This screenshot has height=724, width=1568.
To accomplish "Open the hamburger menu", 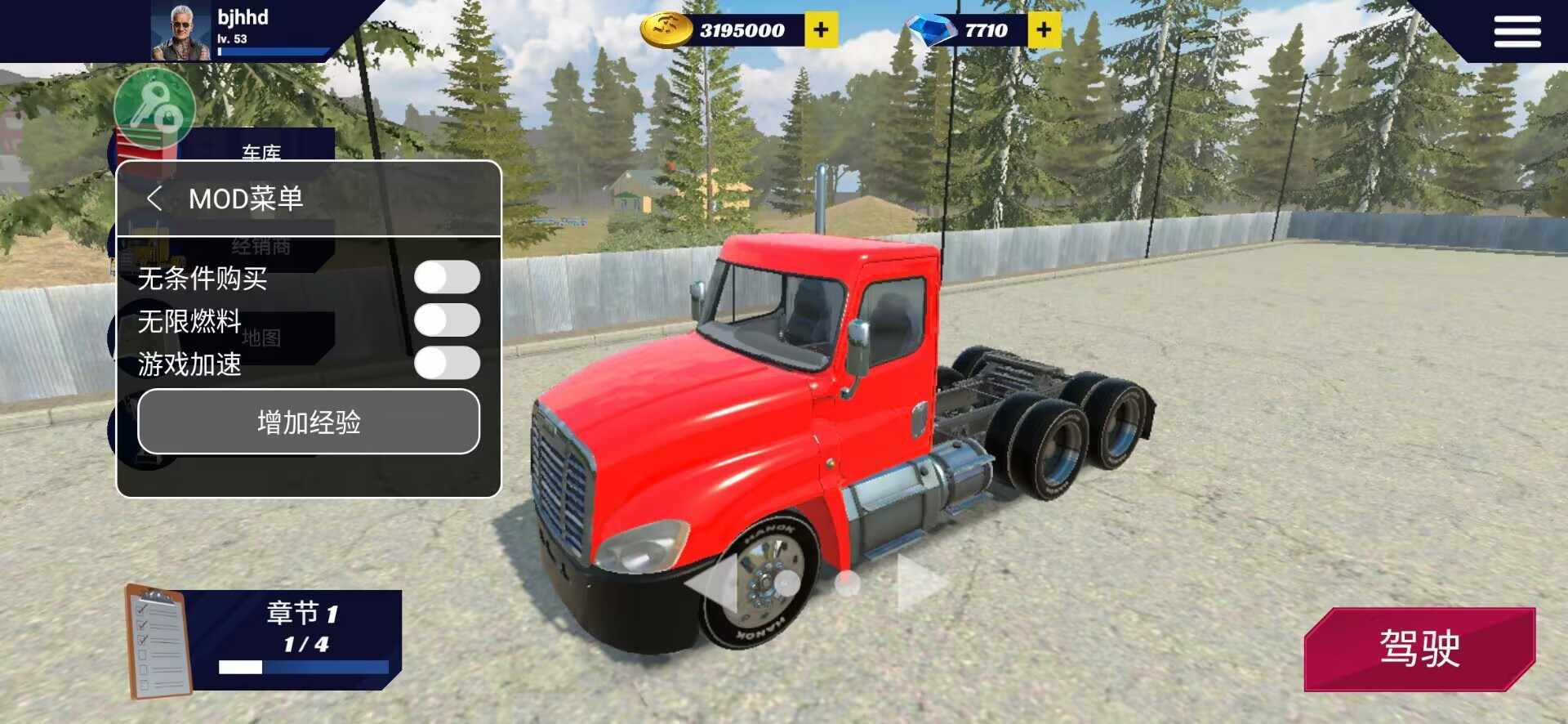I will 1517,33.
